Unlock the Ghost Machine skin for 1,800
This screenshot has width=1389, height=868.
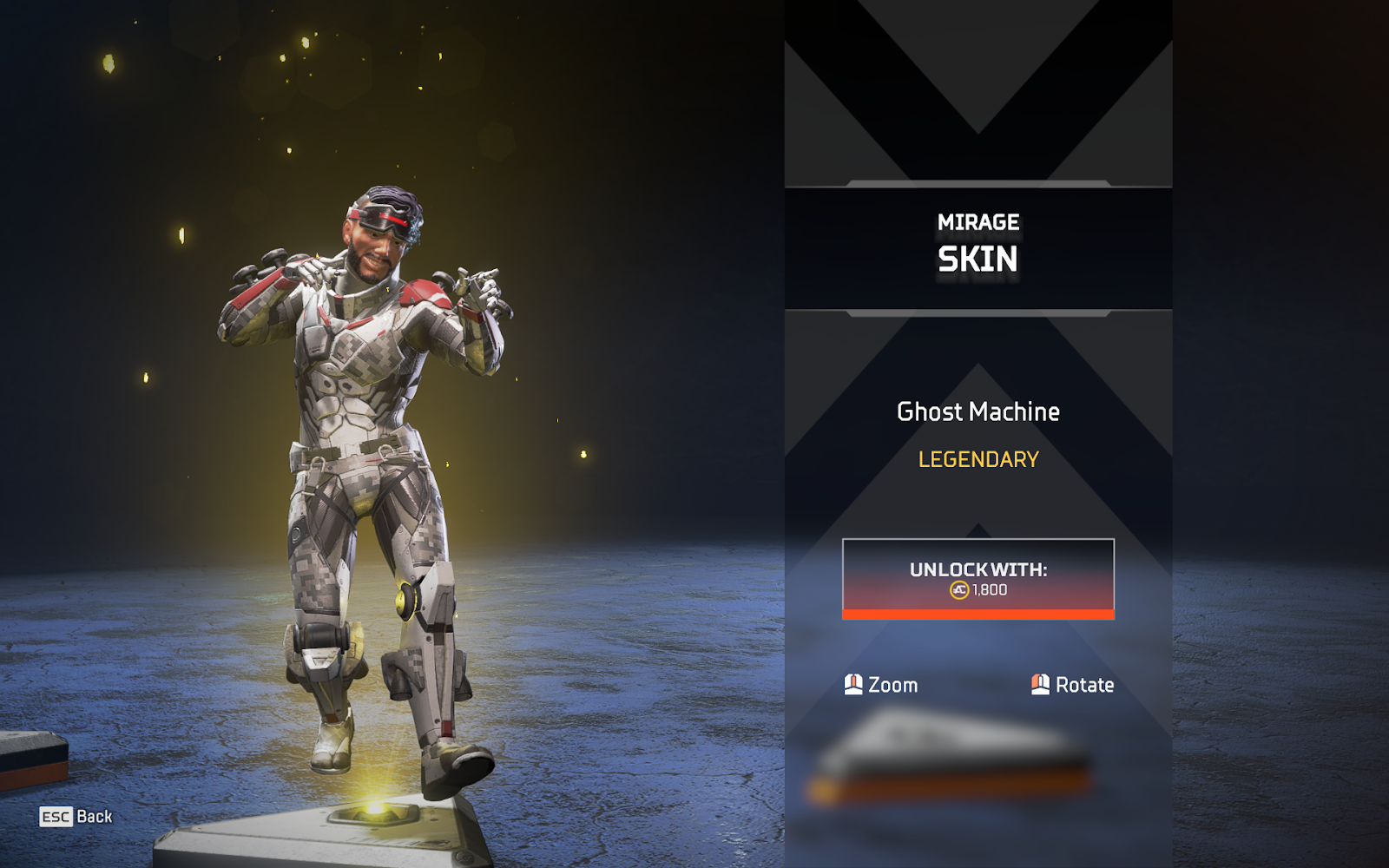[978, 578]
